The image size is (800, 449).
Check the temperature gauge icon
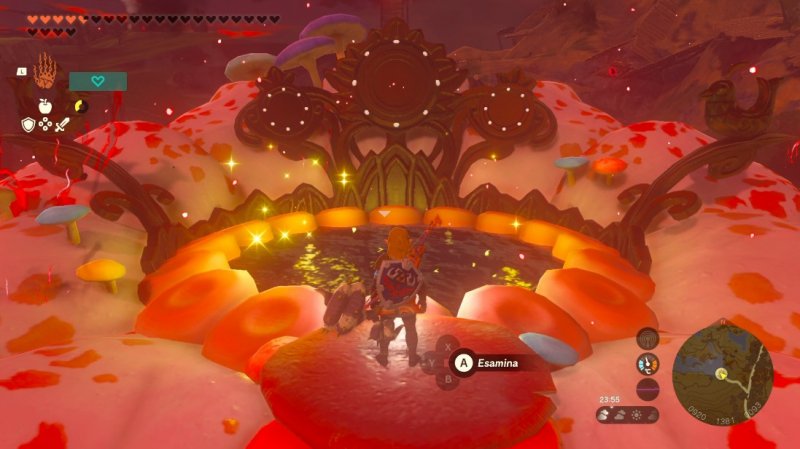coord(647,364)
